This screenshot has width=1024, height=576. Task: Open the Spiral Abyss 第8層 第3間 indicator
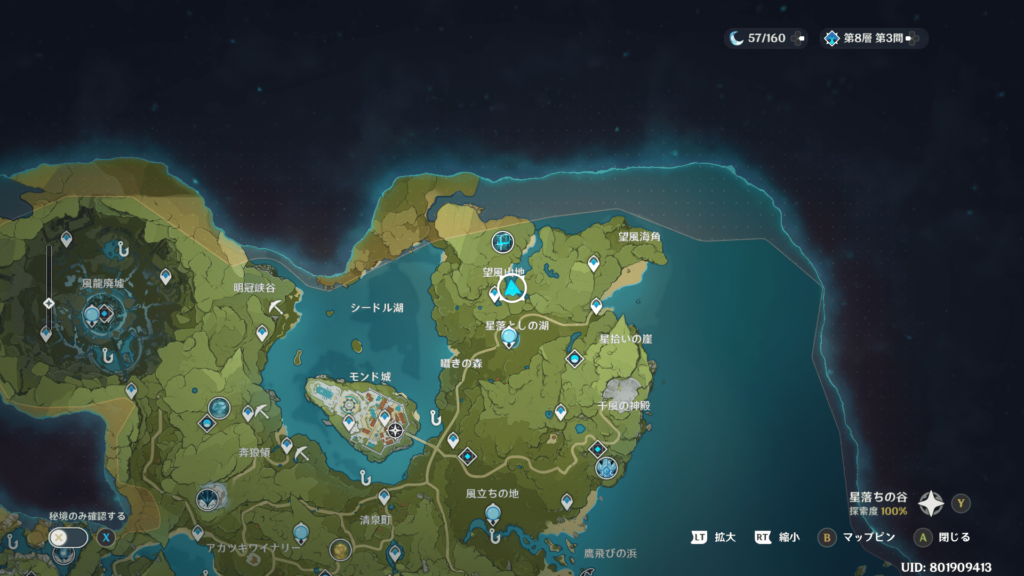869,38
